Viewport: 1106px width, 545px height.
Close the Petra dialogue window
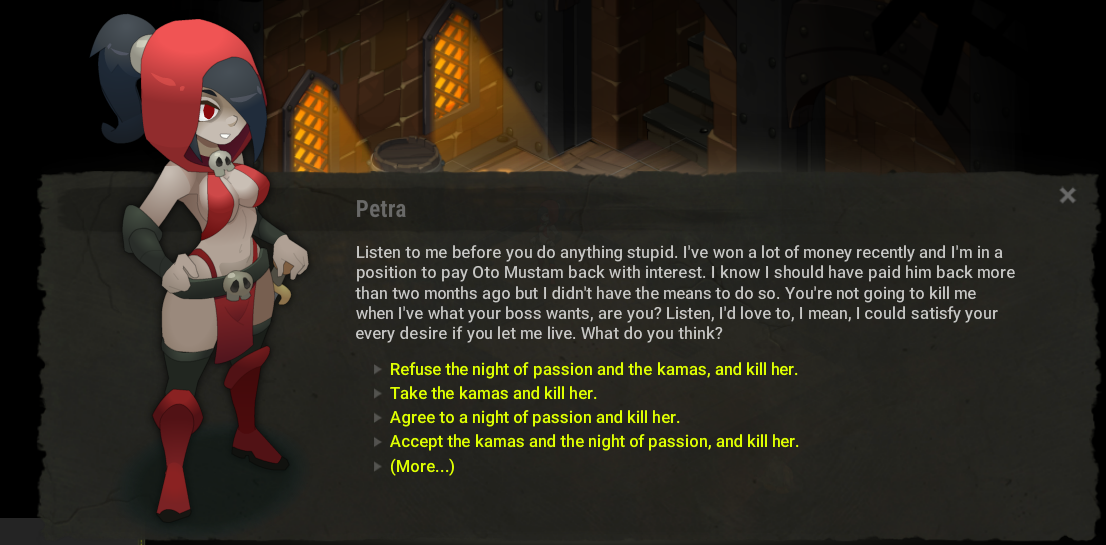click(x=1067, y=196)
